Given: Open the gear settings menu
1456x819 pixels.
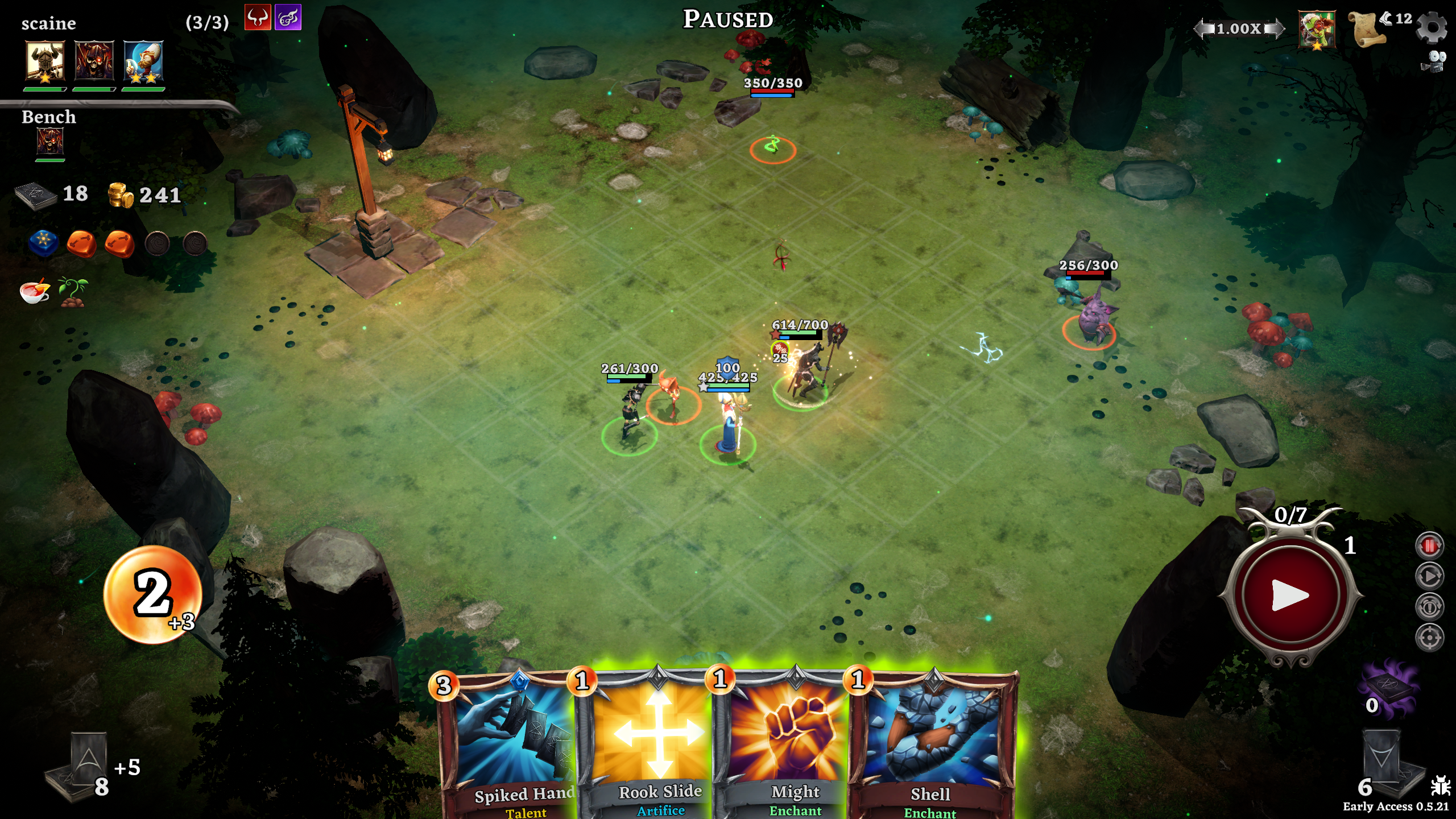Looking at the screenshot, I should click(1431, 27).
